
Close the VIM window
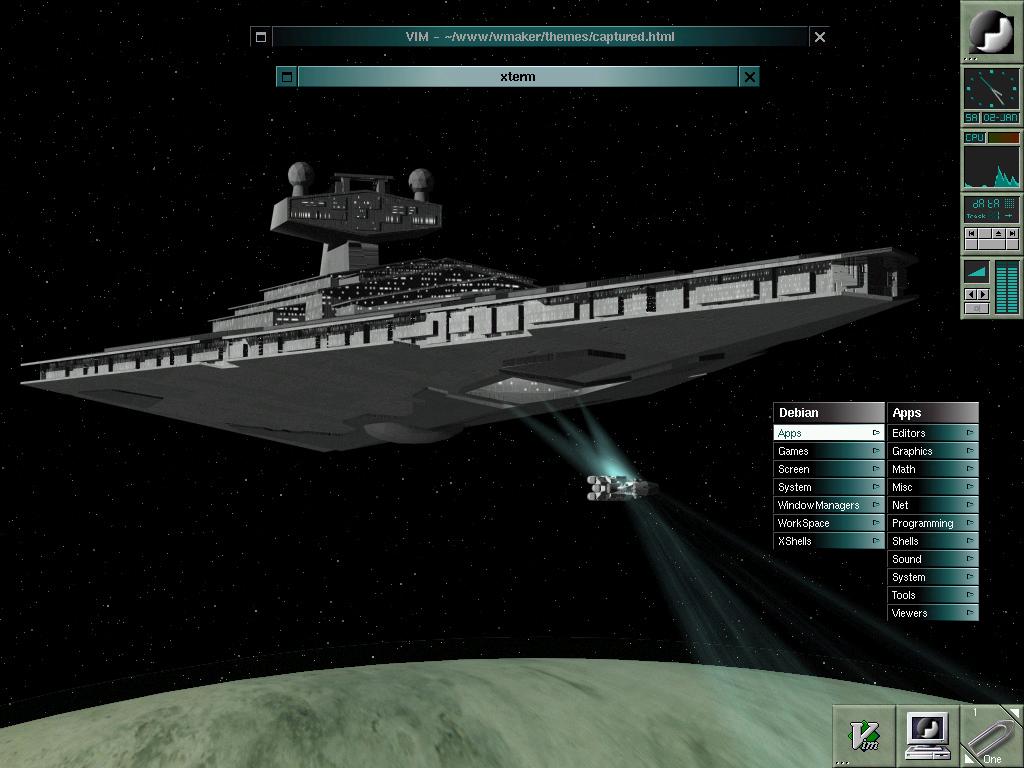[x=820, y=37]
